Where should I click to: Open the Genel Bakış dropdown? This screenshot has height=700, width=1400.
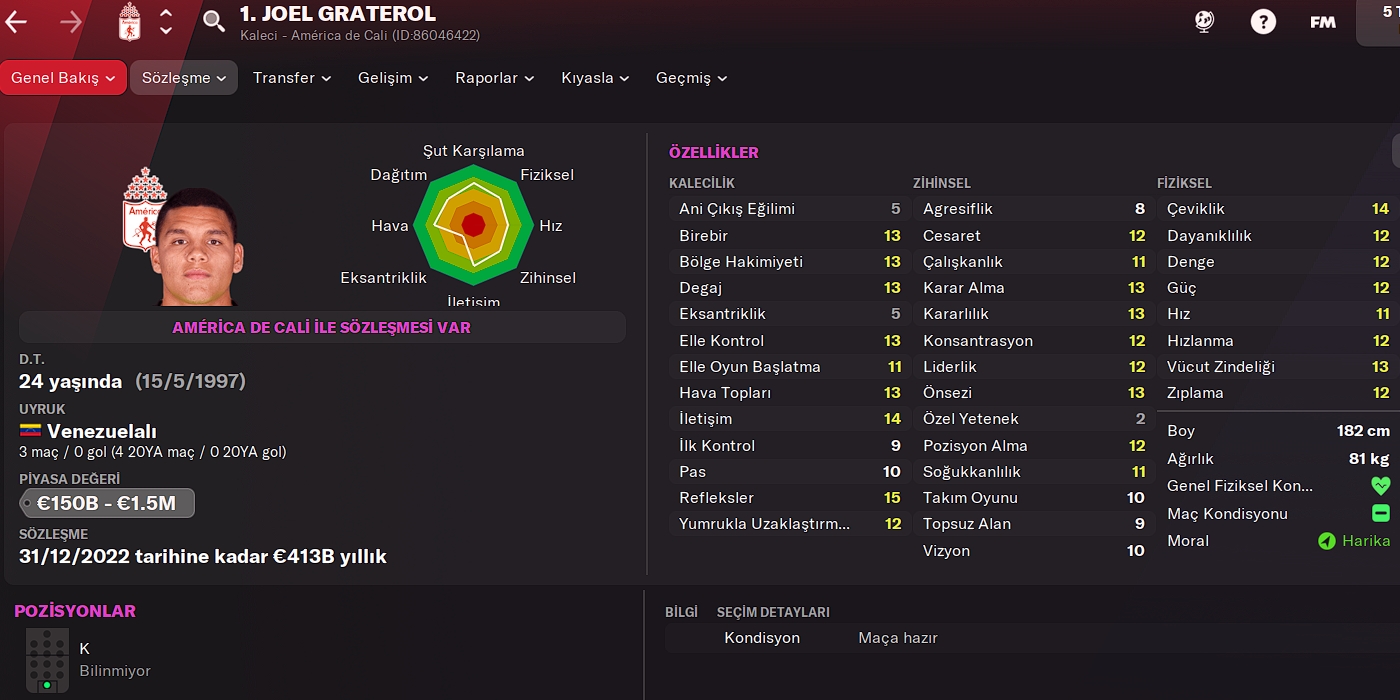pos(63,78)
